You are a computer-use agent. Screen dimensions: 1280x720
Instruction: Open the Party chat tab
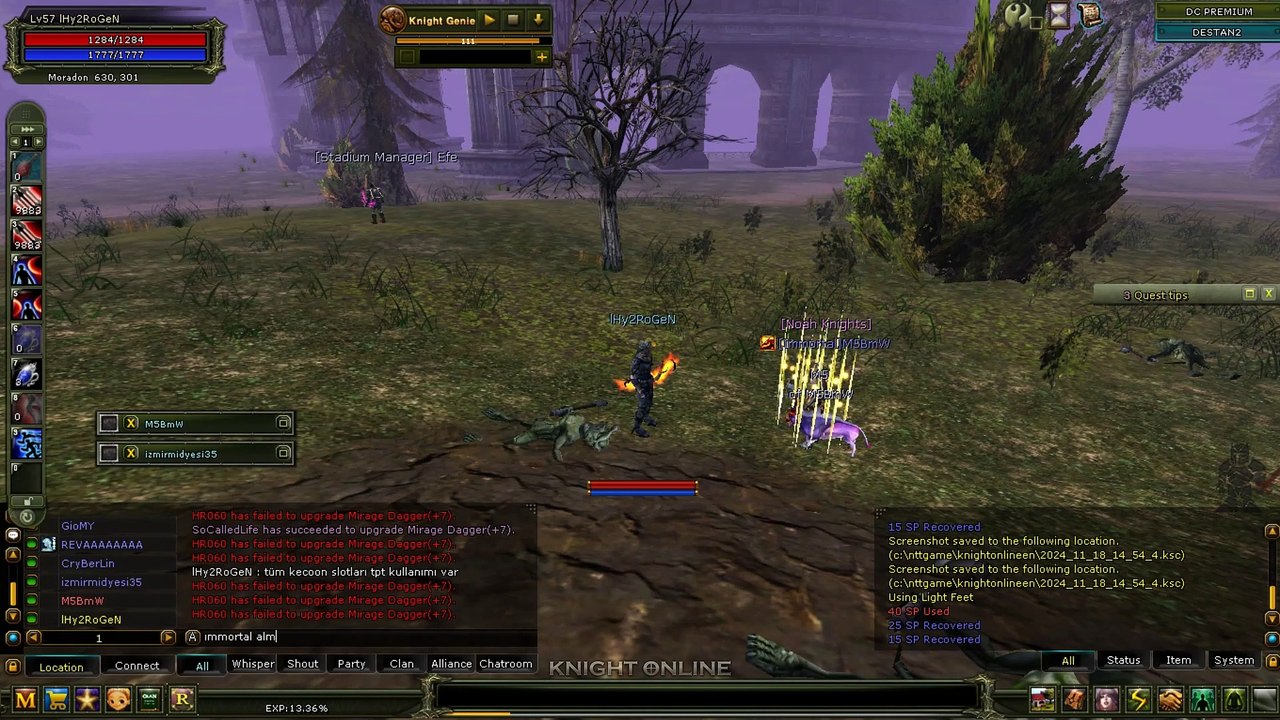(x=351, y=664)
